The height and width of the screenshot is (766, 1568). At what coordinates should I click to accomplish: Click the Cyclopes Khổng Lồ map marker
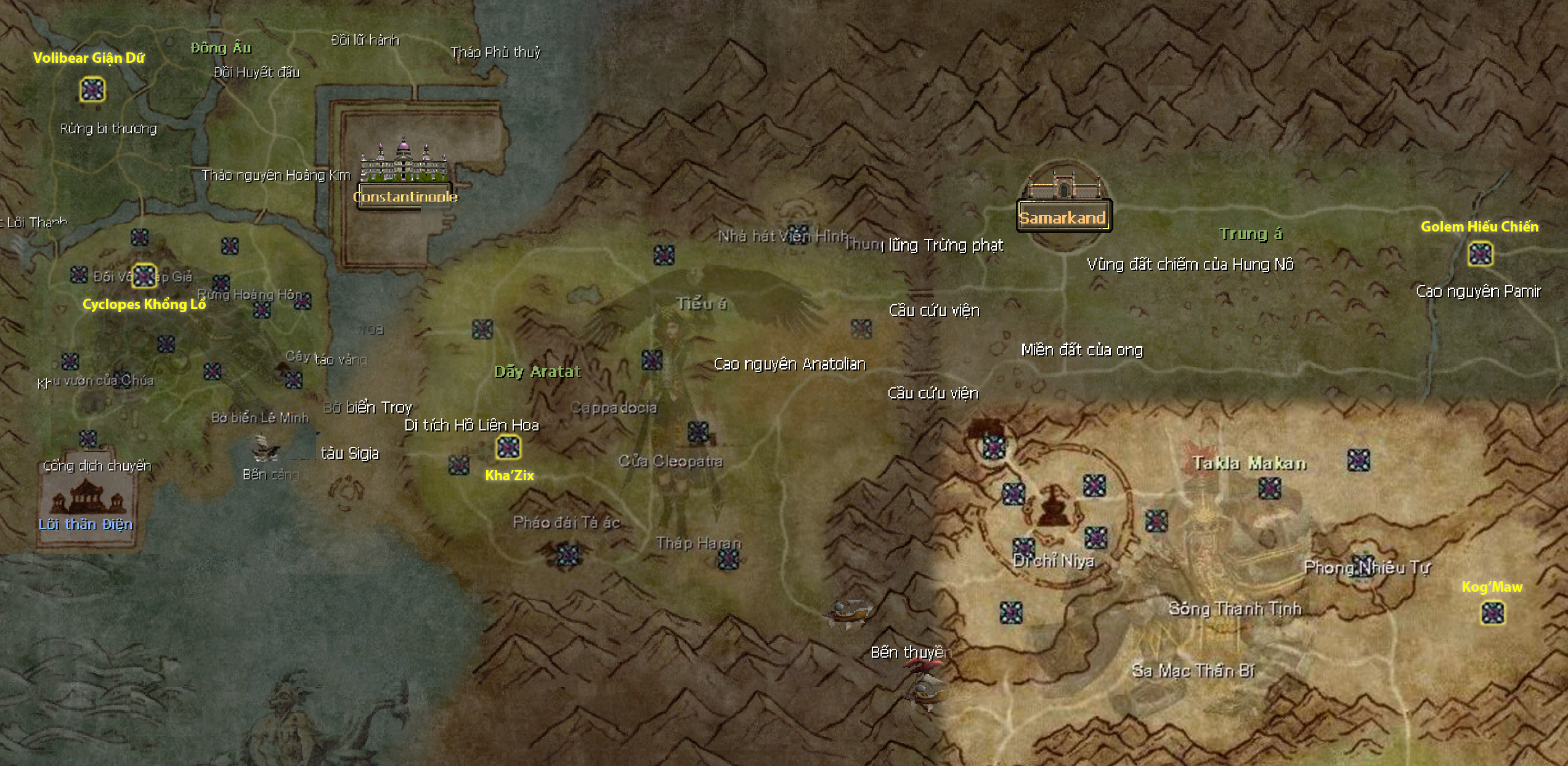tap(145, 276)
